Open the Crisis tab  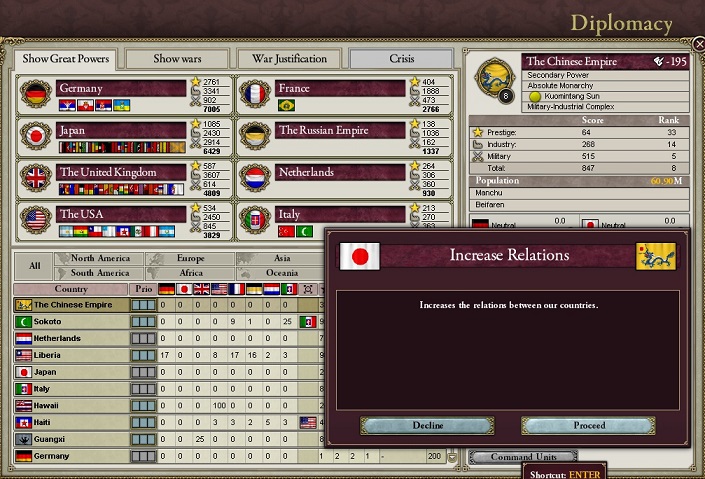tap(401, 59)
